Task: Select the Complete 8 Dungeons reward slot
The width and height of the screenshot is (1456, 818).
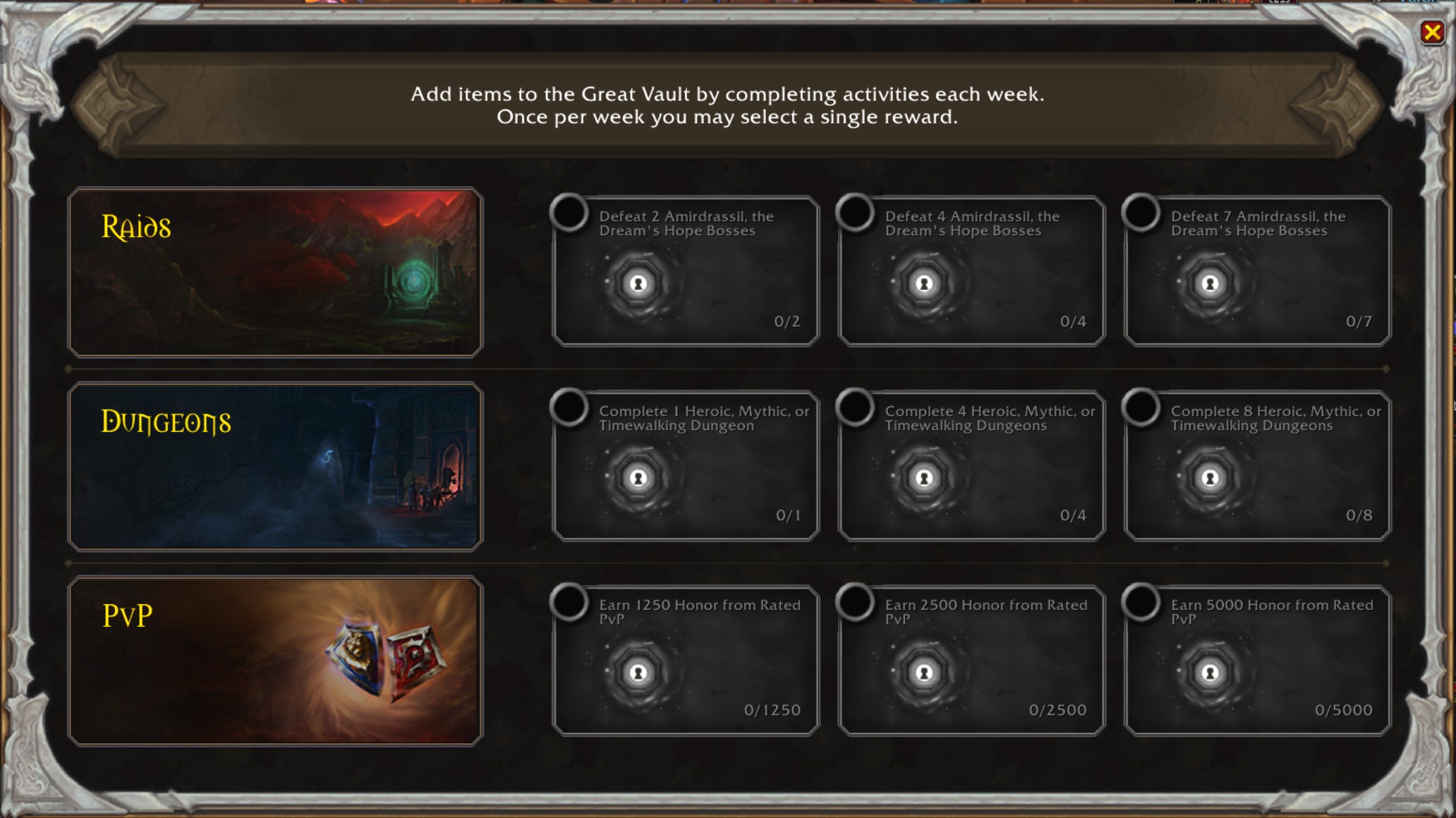Action: tap(1257, 466)
